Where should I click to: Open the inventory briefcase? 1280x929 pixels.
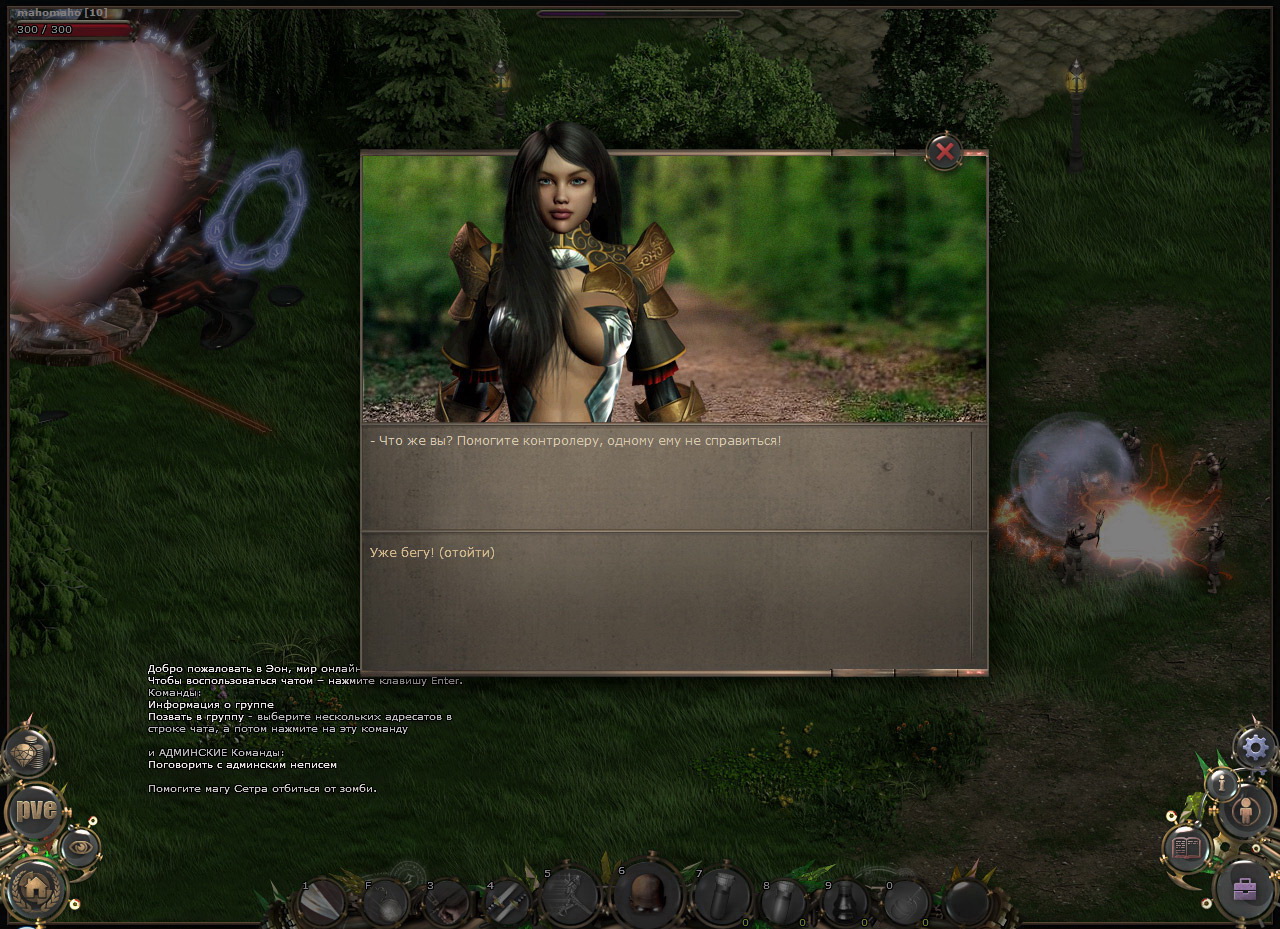[1244, 889]
